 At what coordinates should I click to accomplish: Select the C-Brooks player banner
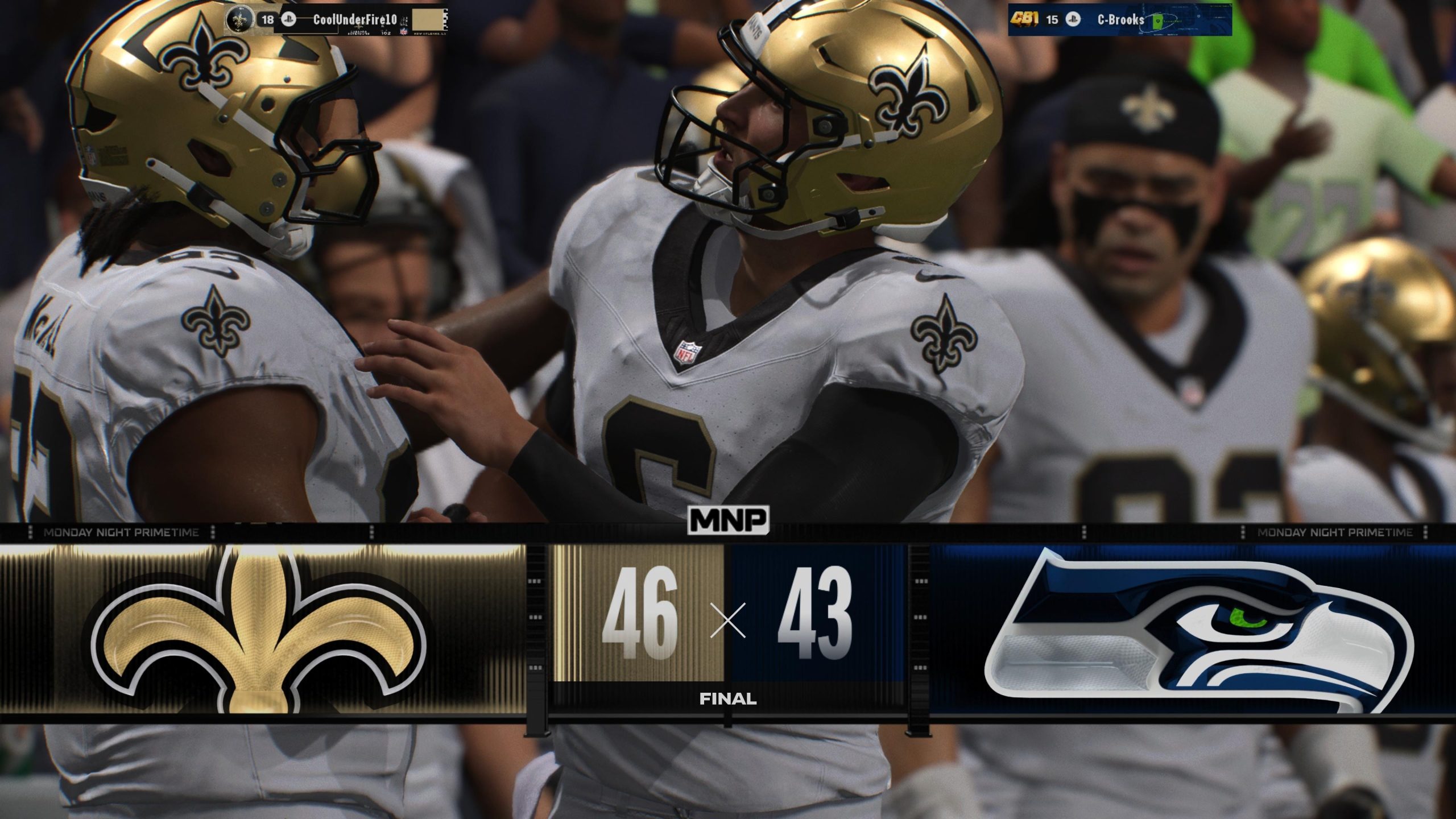tap(1119, 20)
